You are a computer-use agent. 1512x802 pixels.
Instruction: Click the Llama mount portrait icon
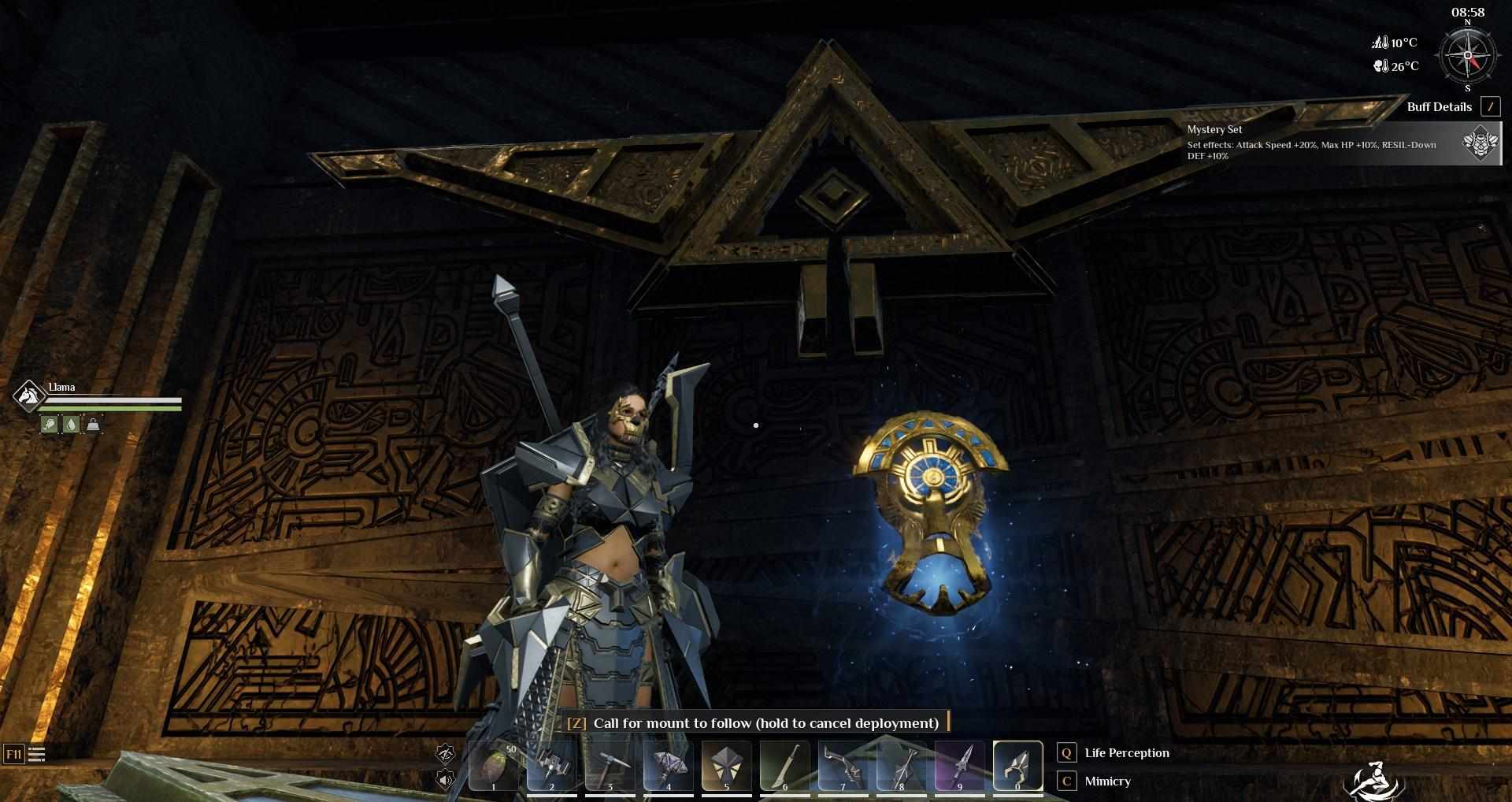29,395
